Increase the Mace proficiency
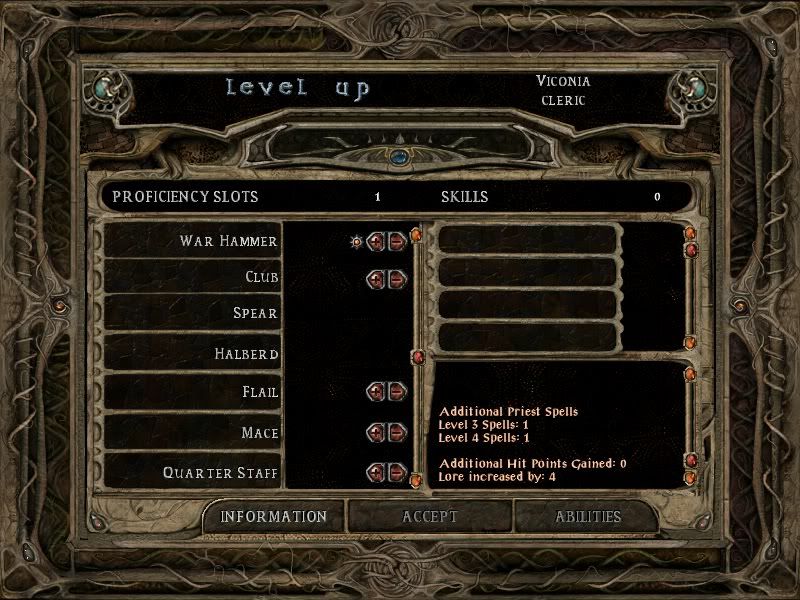This screenshot has height=600, width=800. point(377,432)
